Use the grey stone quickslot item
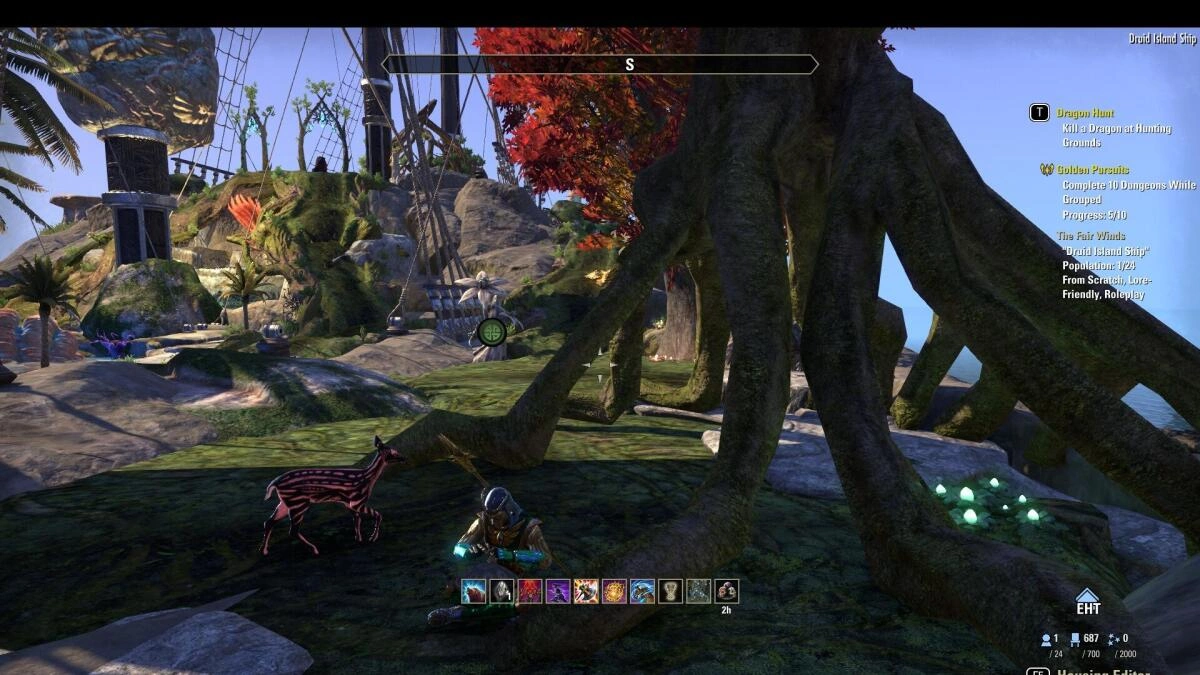This screenshot has height=675, width=1200. (500, 591)
